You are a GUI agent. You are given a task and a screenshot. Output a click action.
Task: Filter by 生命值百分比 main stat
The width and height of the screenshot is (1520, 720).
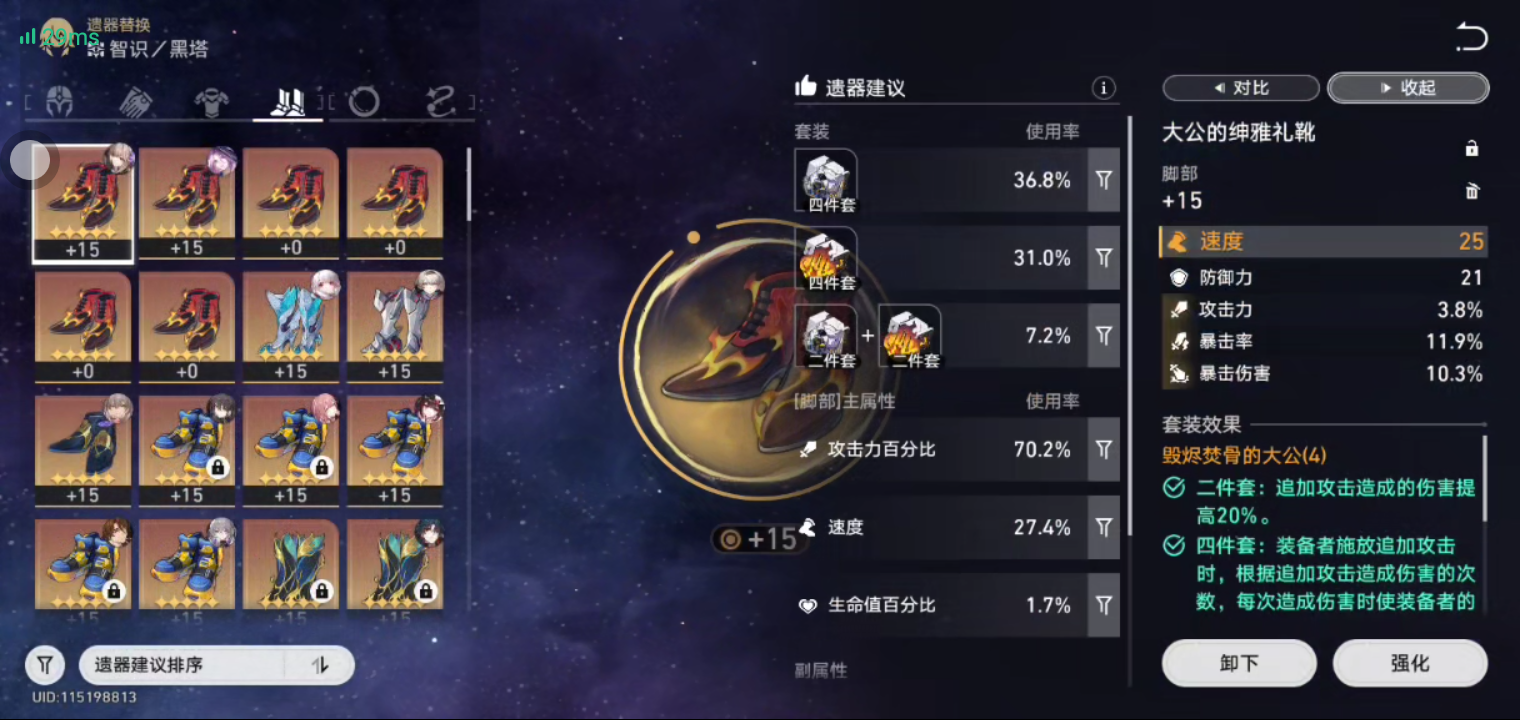point(1103,605)
